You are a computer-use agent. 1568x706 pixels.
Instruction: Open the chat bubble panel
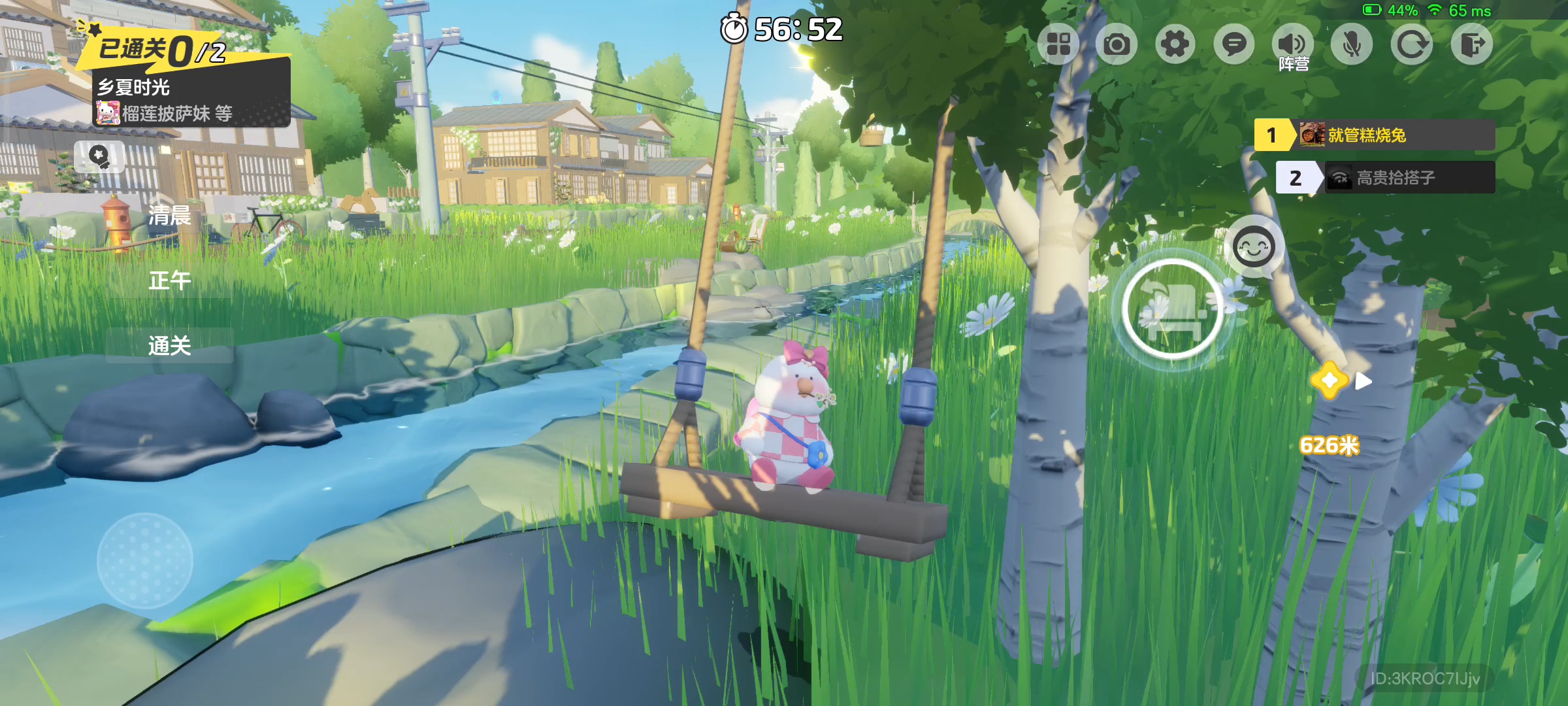click(1233, 44)
